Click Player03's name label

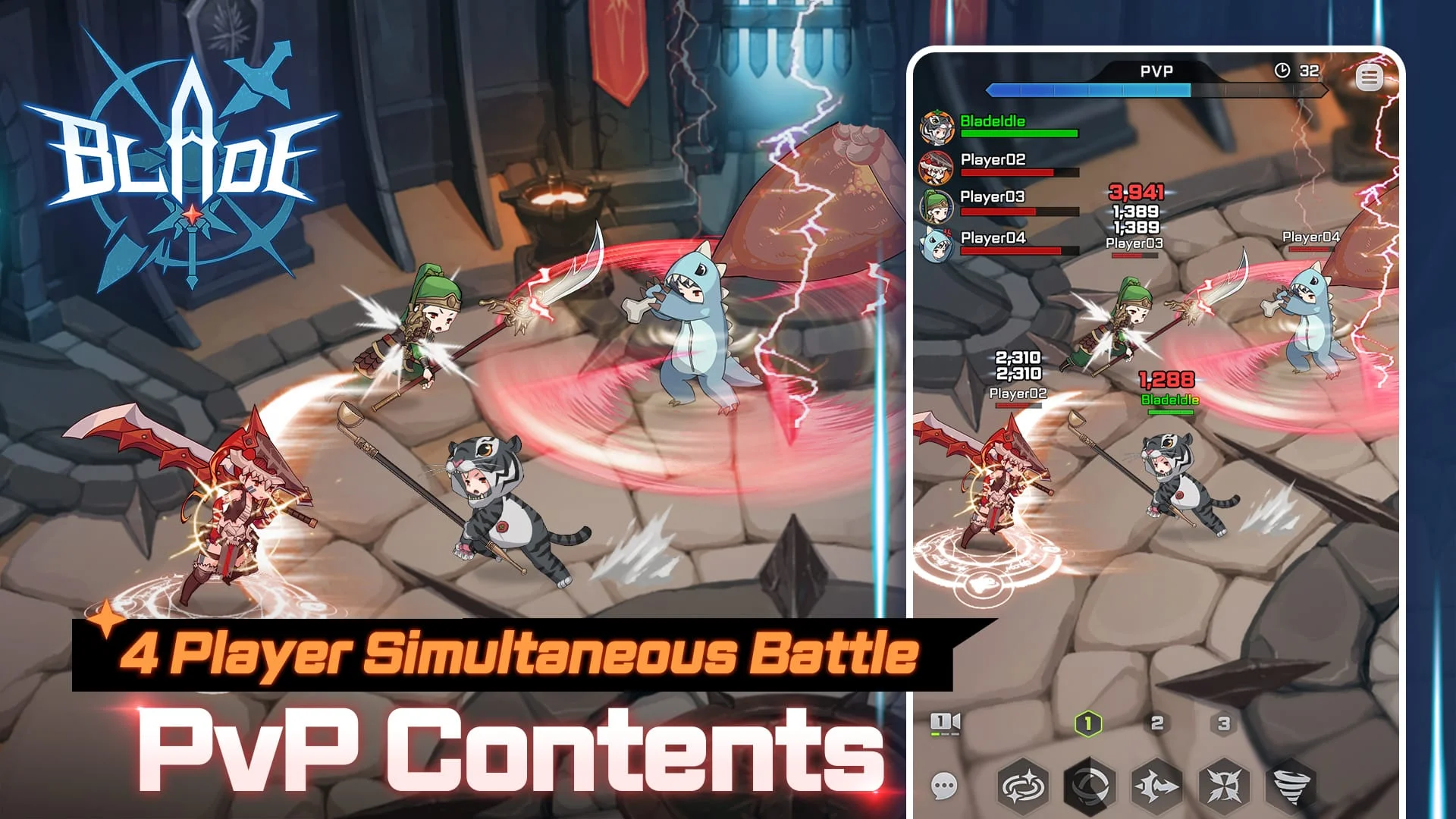click(x=993, y=197)
